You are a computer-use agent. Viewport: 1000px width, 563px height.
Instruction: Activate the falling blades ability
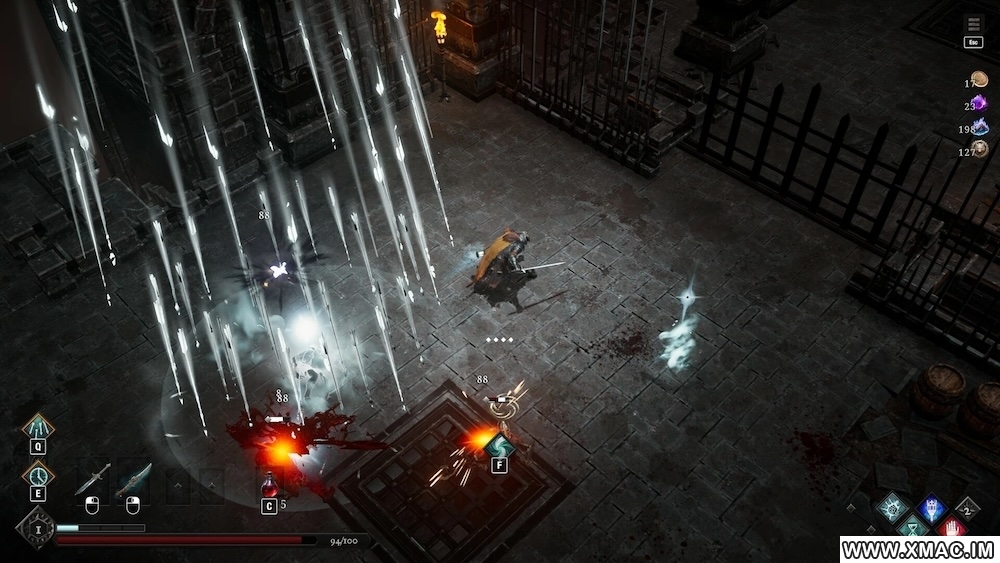point(38,428)
